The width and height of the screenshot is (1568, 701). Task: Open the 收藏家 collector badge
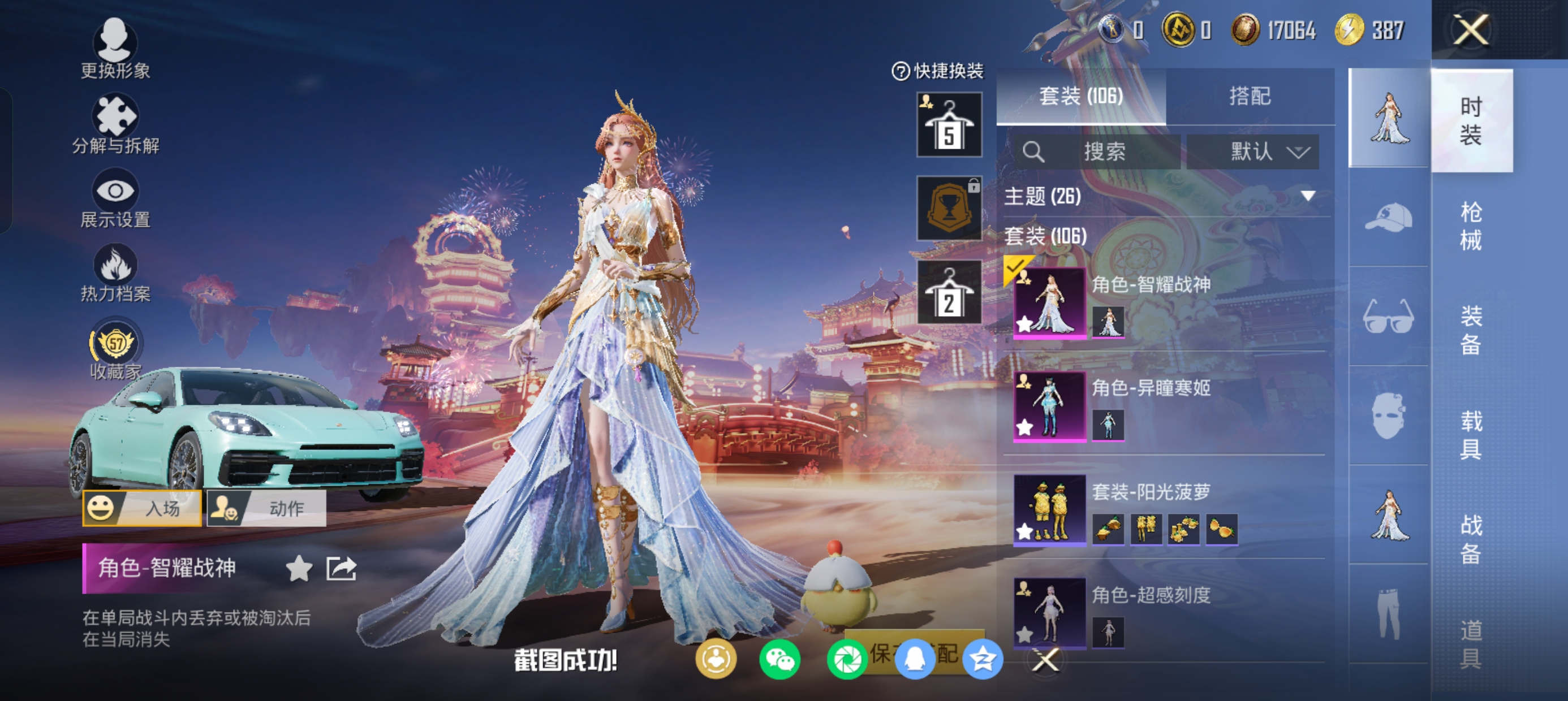pos(114,350)
